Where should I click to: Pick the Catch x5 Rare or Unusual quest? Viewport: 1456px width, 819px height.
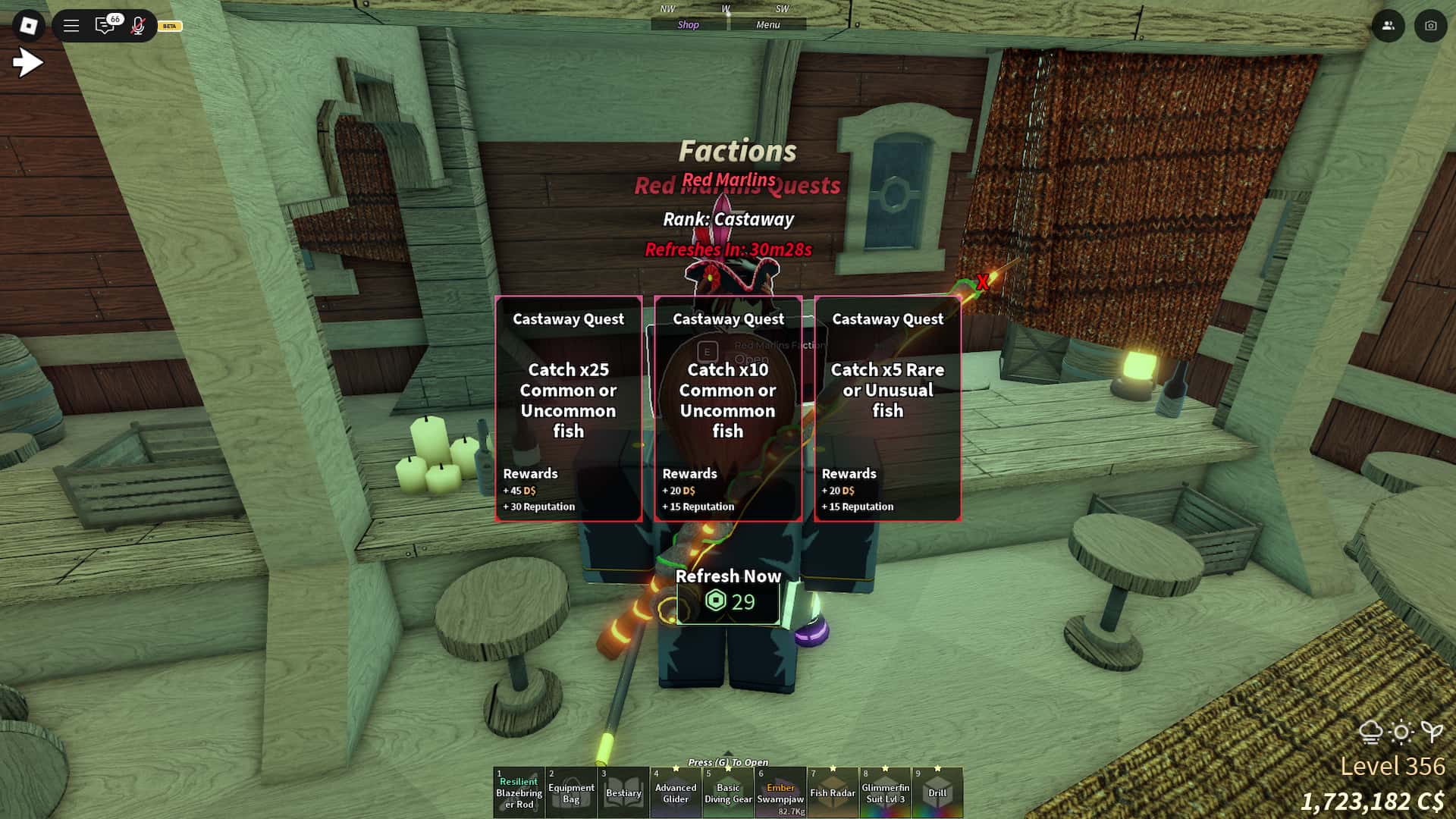point(887,408)
